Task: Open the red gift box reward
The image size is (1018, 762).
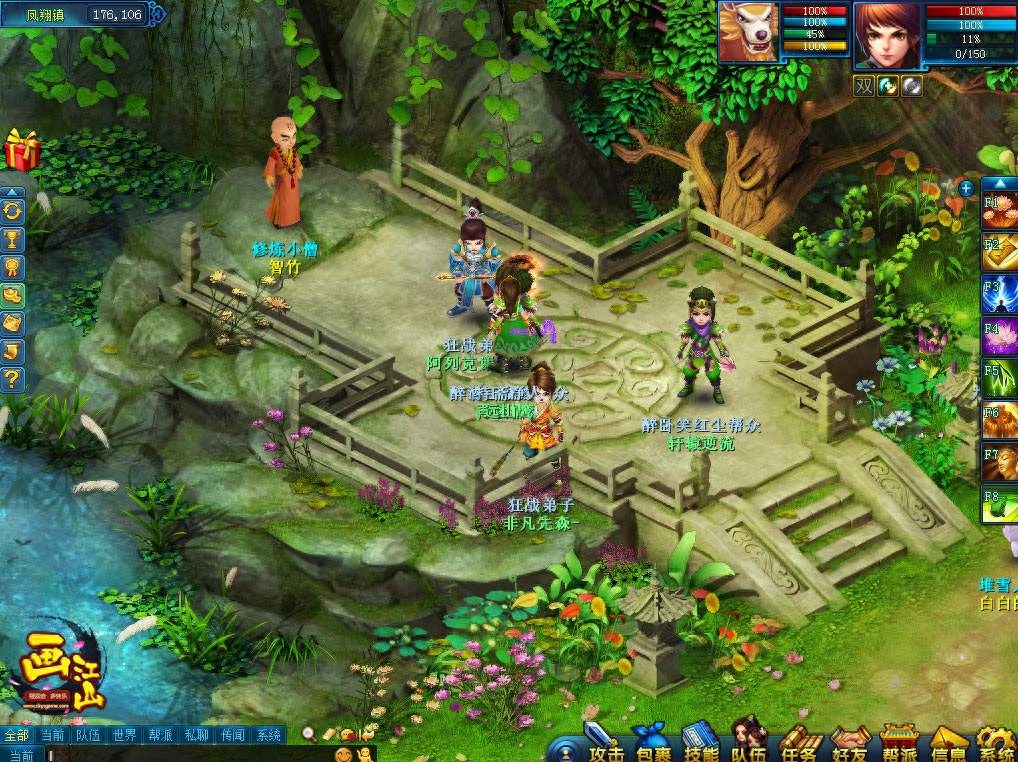Action: (22, 150)
